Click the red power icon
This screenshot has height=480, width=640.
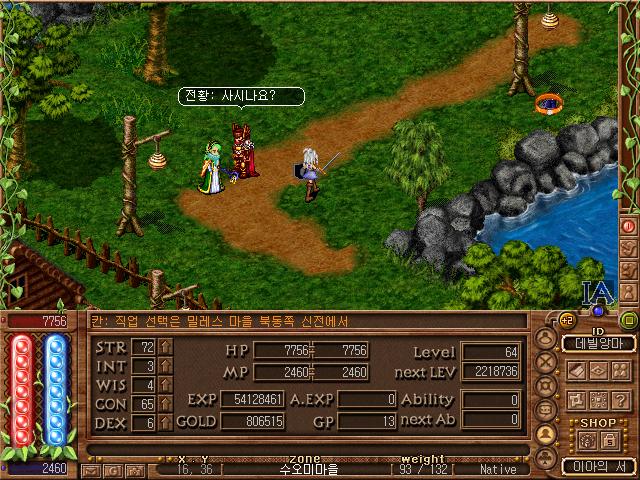[x=629, y=226]
